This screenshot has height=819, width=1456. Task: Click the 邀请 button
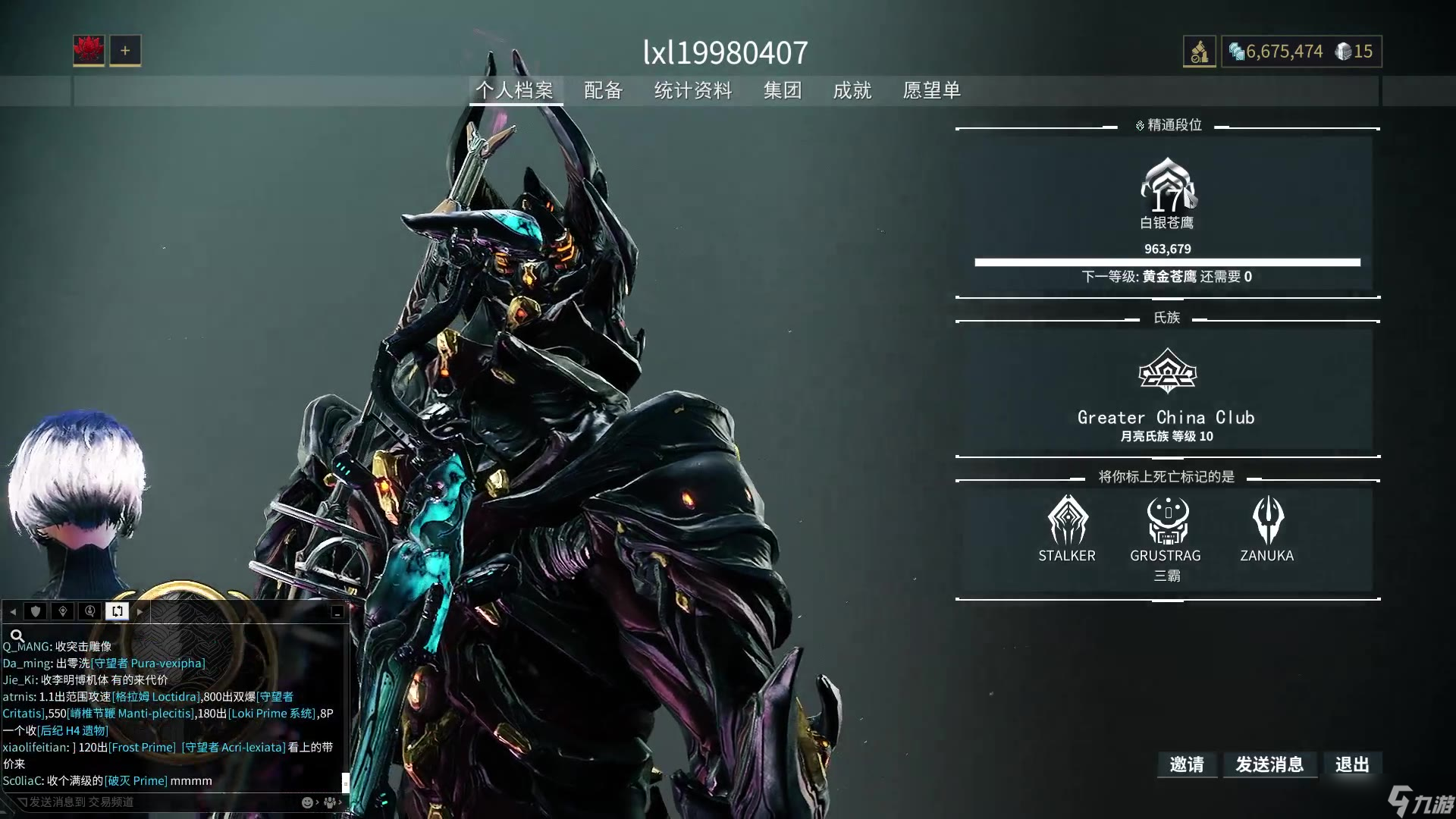(1187, 764)
